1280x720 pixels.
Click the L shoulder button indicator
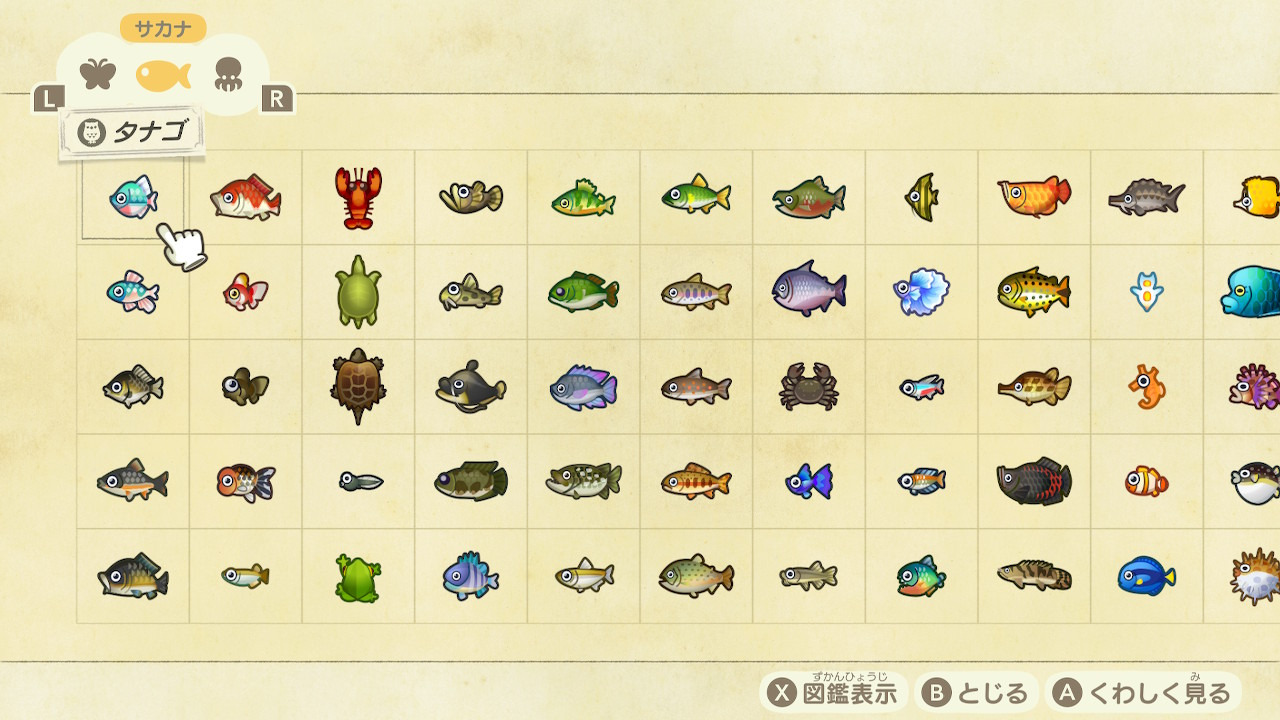[47, 99]
